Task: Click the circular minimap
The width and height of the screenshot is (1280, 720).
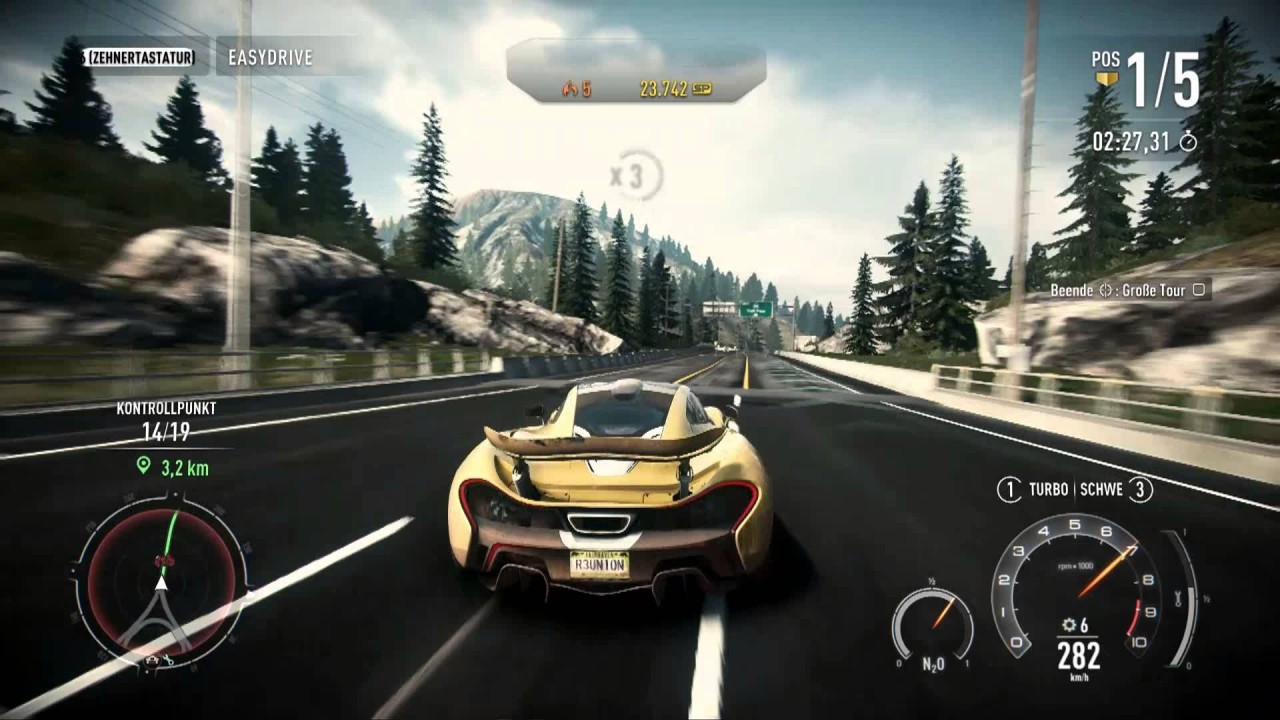Action: (x=161, y=583)
